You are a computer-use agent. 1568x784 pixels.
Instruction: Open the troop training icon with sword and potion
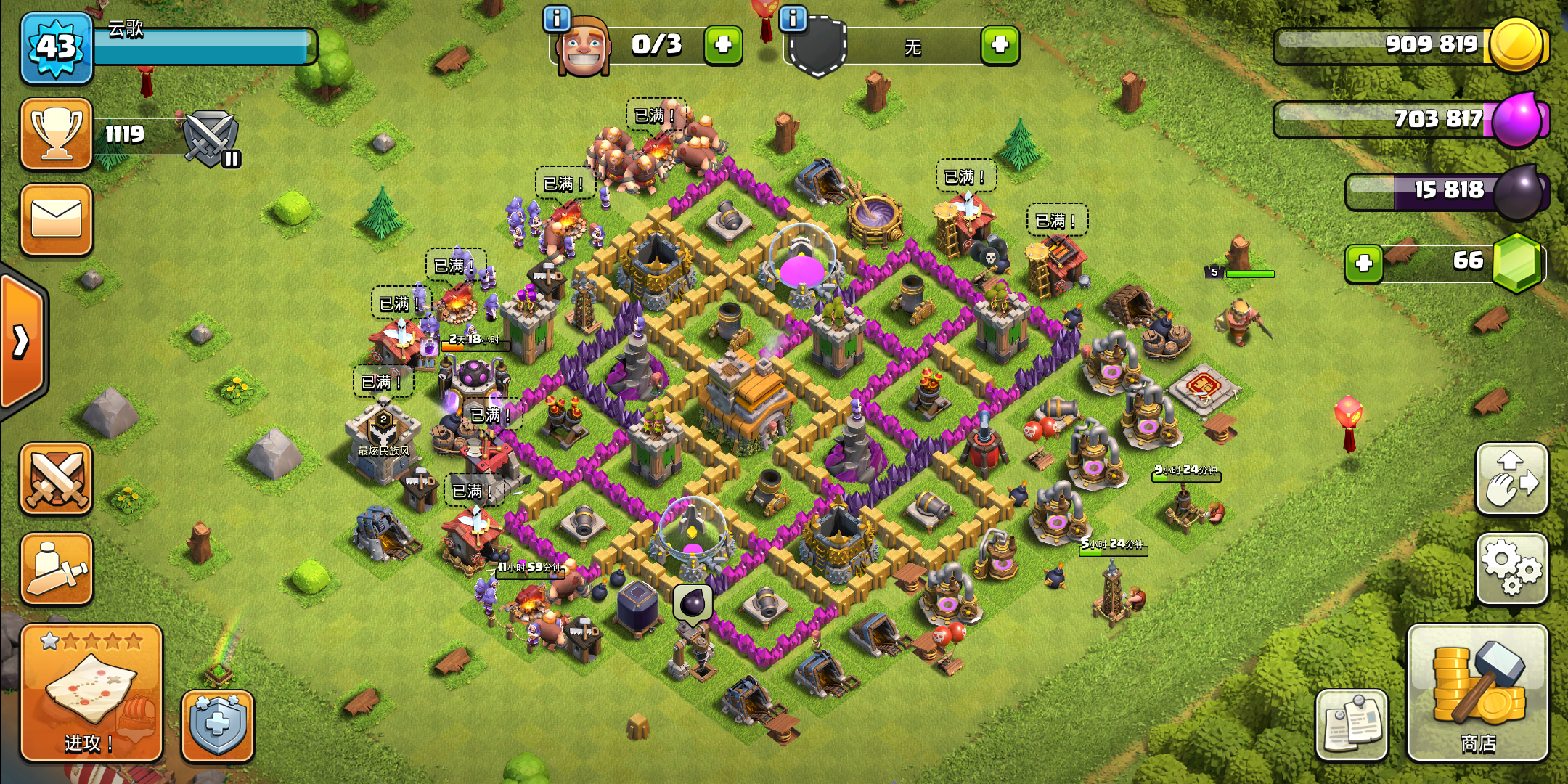point(57,570)
